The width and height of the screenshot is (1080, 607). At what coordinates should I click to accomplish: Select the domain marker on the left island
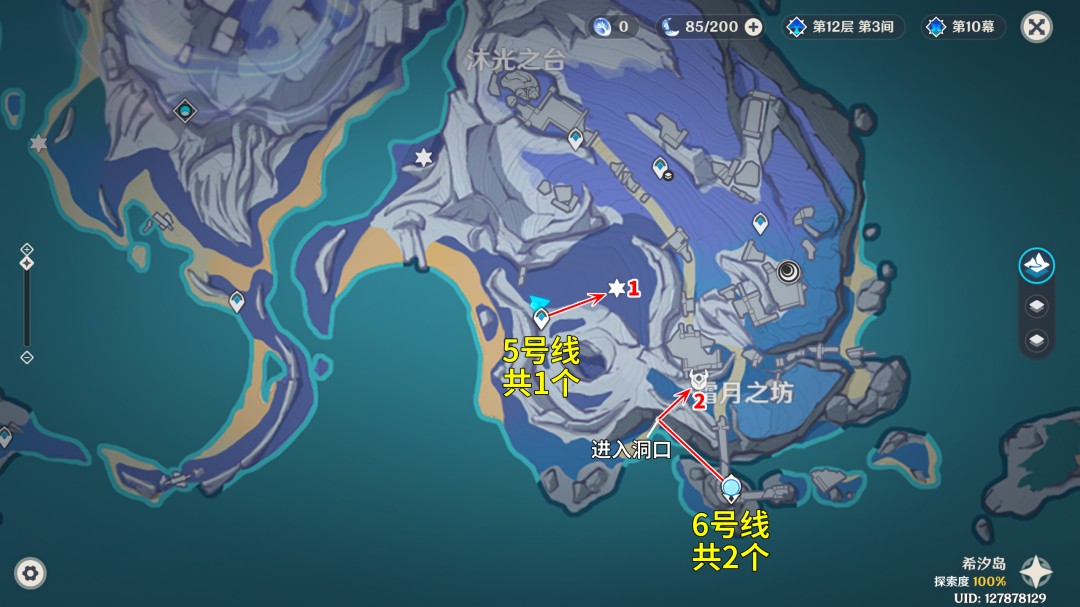point(184,110)
